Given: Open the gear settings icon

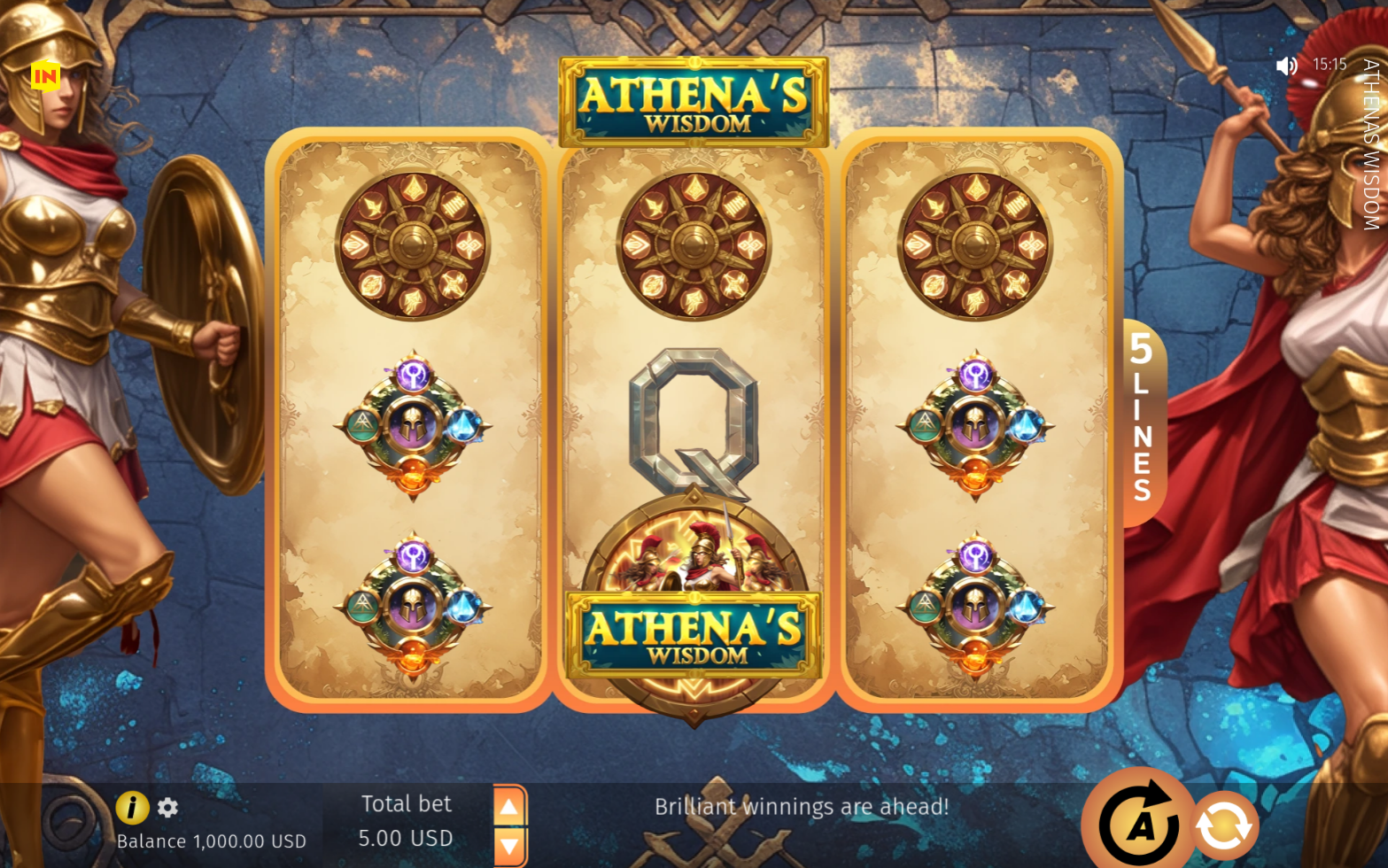Looking at the screenshot, I should 168,807.
